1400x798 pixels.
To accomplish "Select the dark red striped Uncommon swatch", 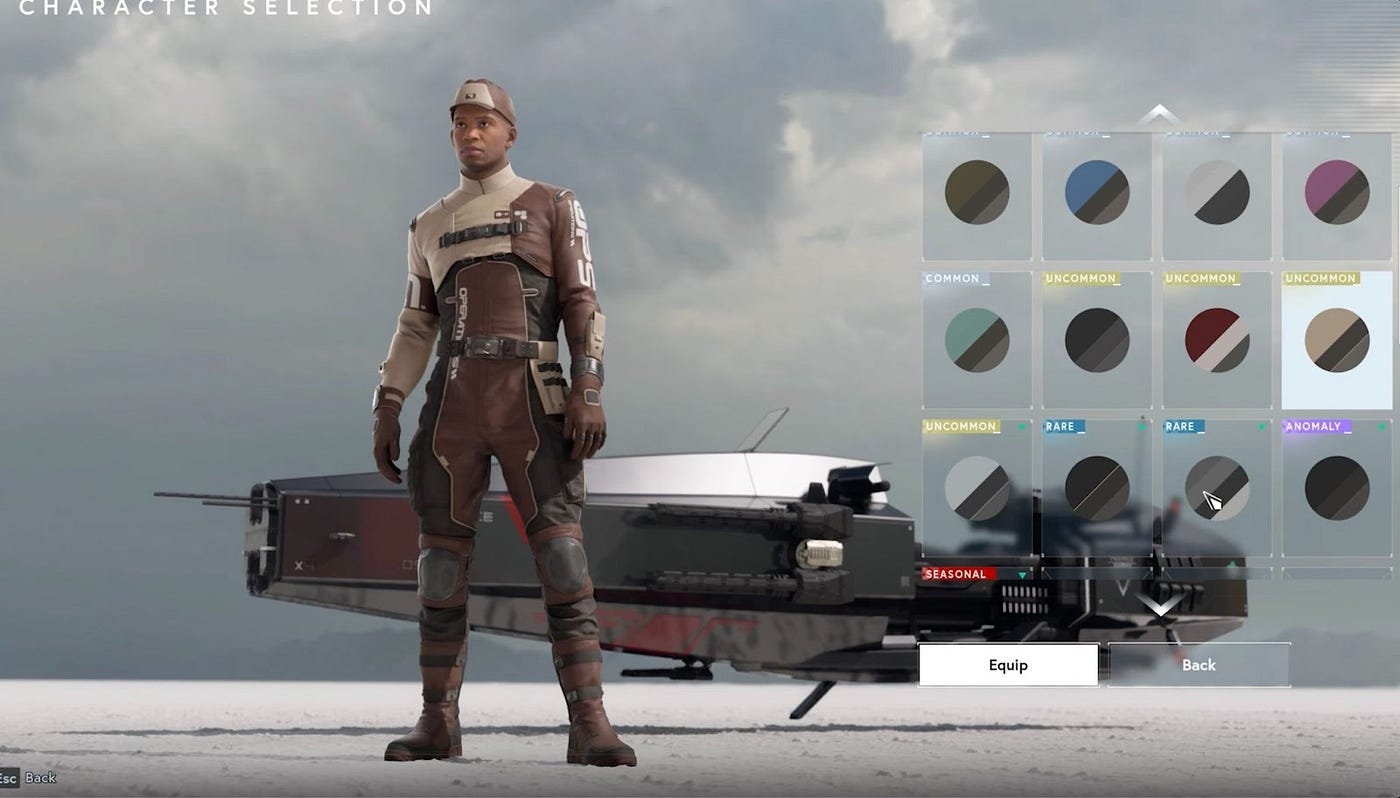I will [1217, 339].
